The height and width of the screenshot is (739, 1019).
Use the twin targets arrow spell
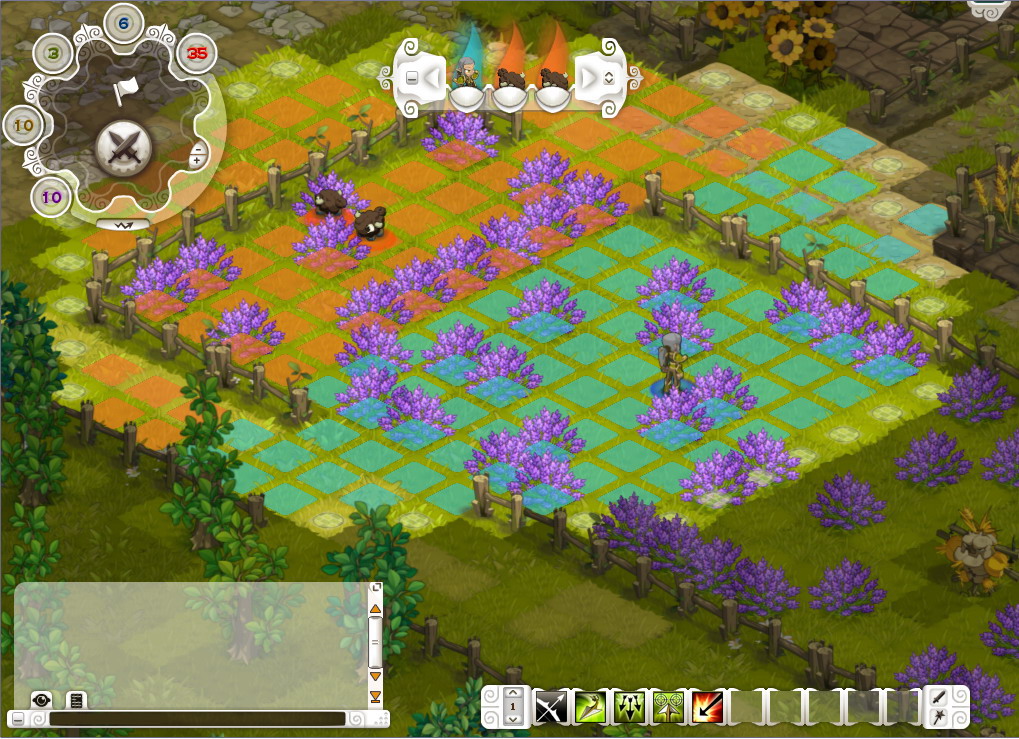667,708
